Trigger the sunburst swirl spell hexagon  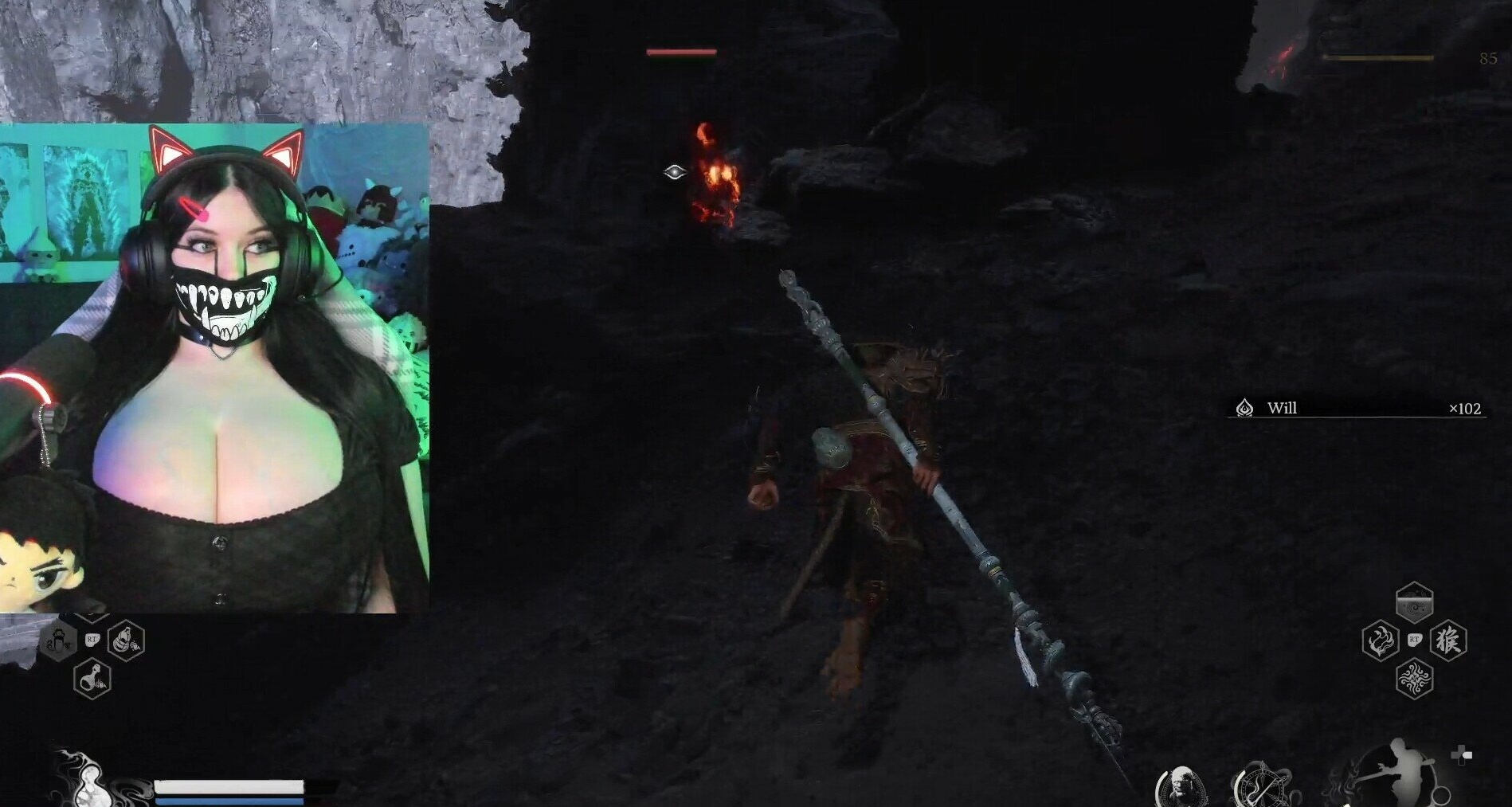click(x=1414, y=680)
